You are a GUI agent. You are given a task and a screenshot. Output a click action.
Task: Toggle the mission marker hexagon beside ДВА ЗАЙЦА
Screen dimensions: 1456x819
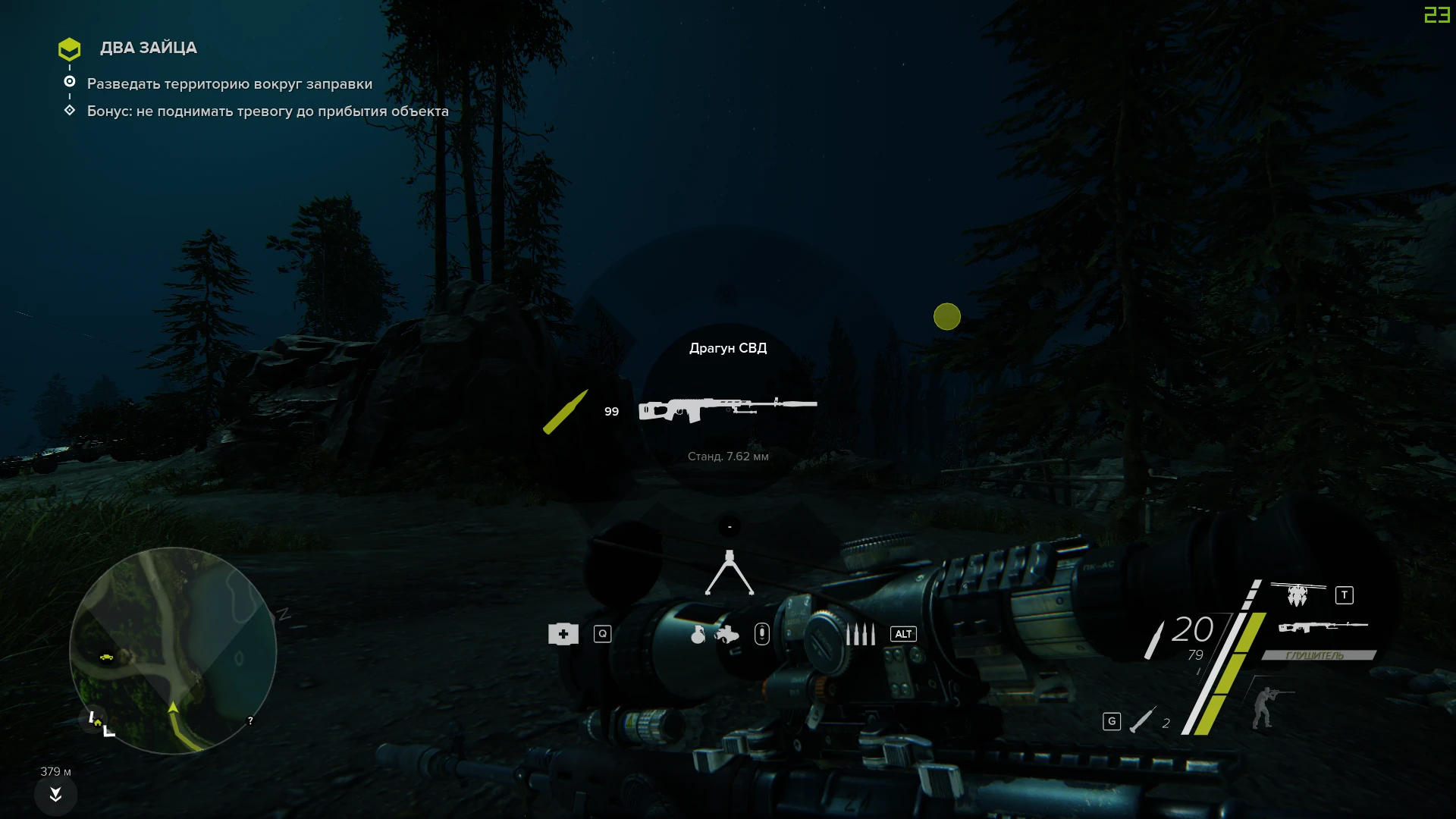[69, 49]
